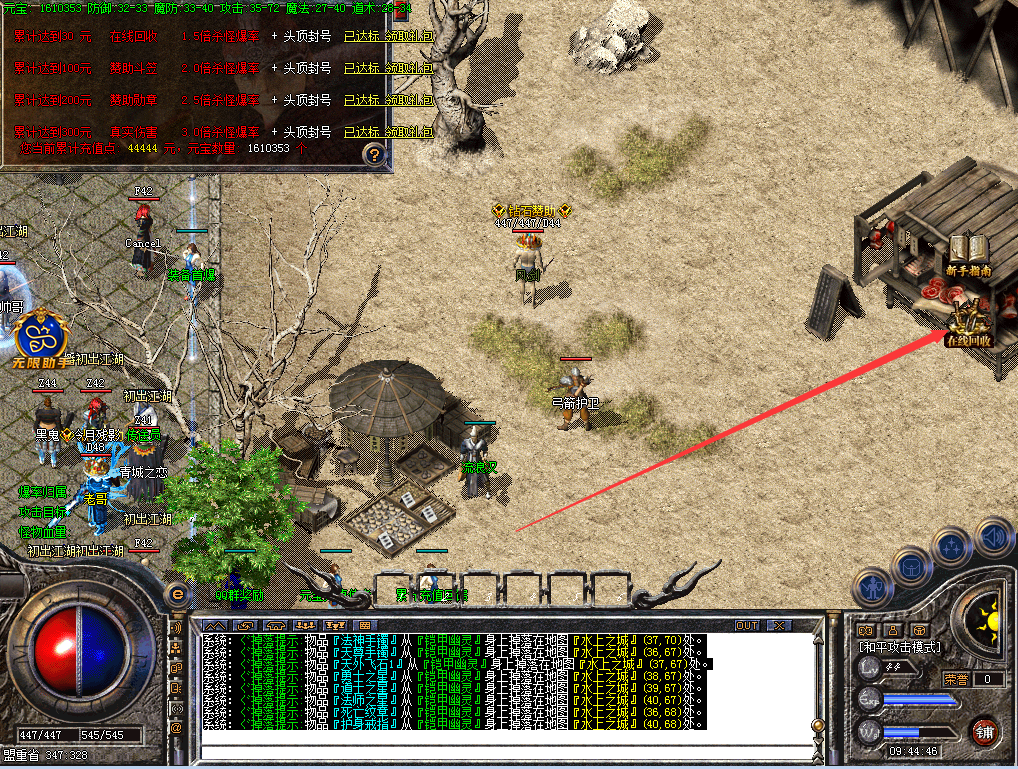The width and height of the screenshot is (1018, 769).
Task: Click the OUT button on chat panel
Action: click(x=747, y=626)
